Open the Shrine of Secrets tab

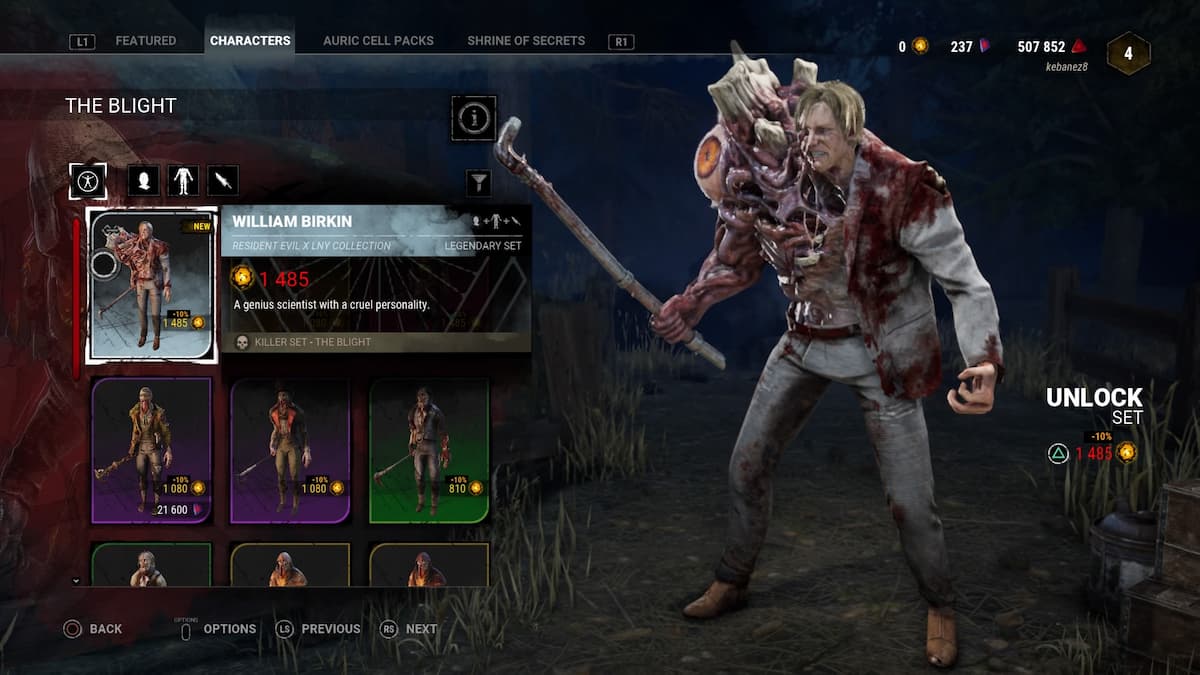[526, 41]
